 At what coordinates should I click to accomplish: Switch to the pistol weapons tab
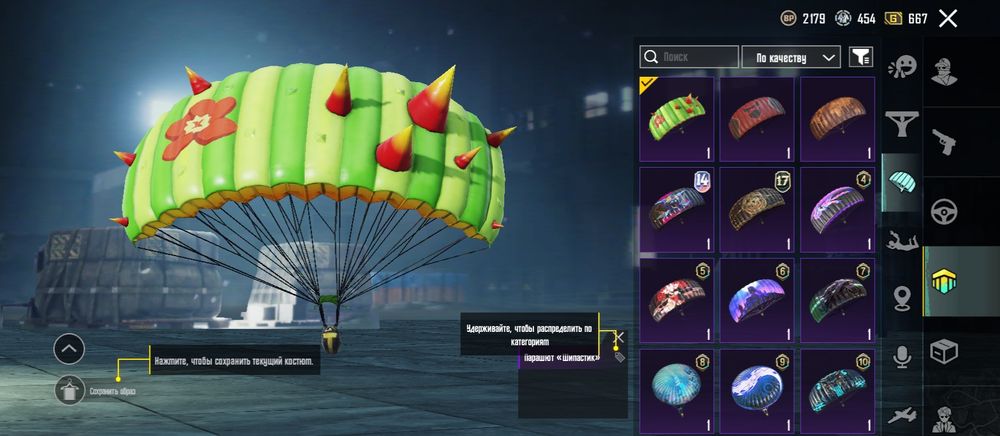[944, 142]
